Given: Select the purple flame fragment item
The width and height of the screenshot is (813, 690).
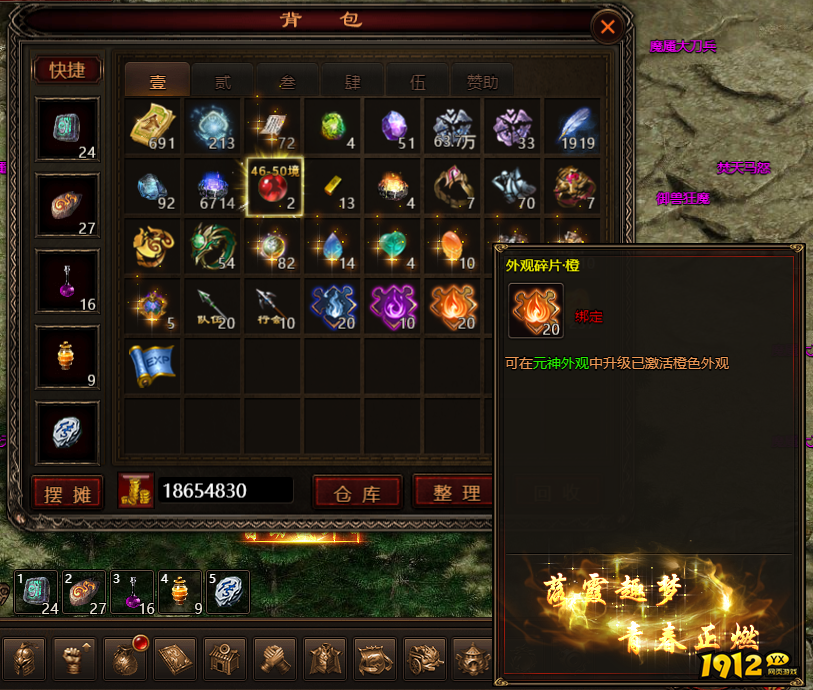Looking at the screenshot, I should click(x=392, y=305).
